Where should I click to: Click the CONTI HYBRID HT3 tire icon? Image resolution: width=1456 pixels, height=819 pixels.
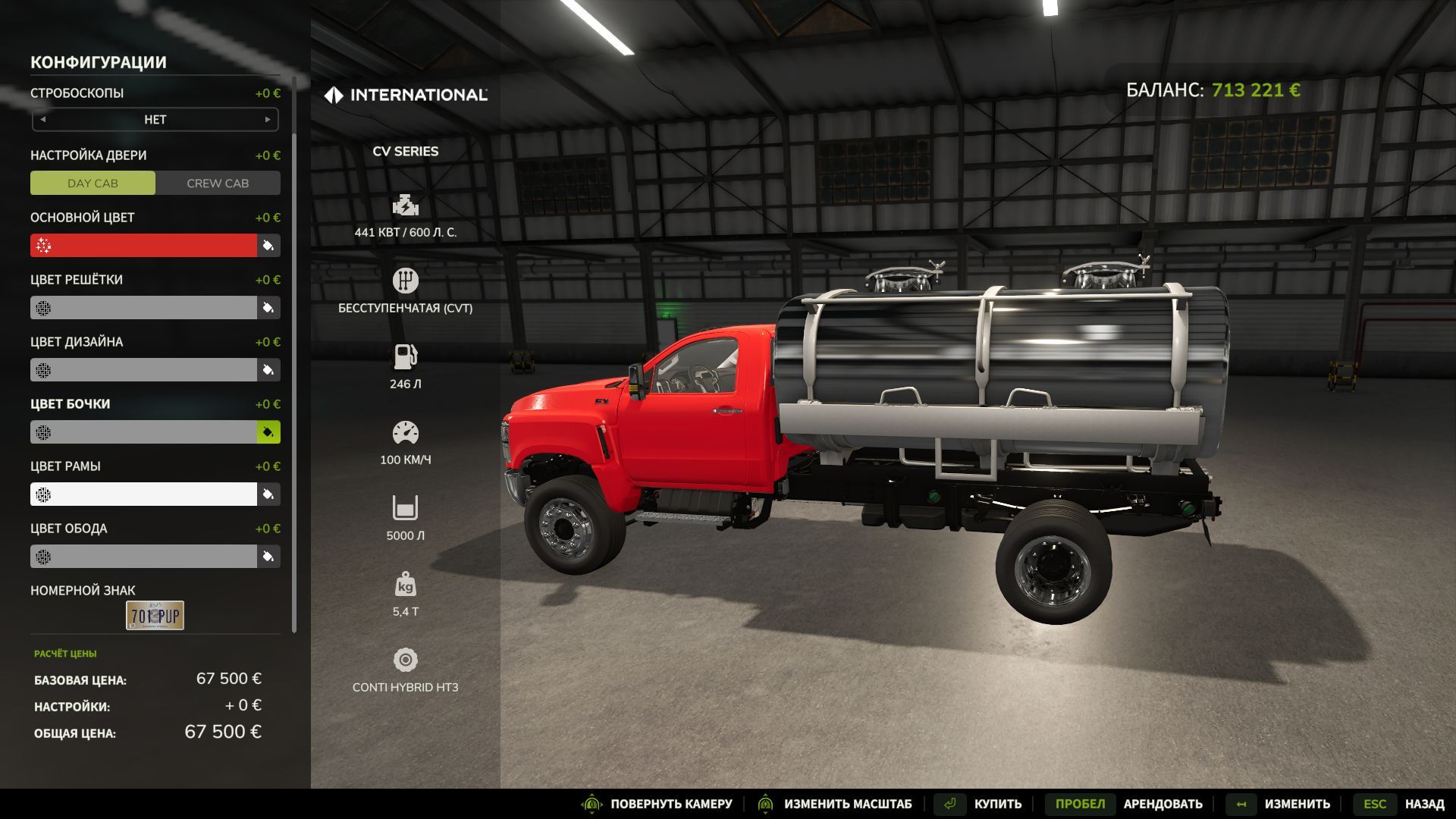406,659
